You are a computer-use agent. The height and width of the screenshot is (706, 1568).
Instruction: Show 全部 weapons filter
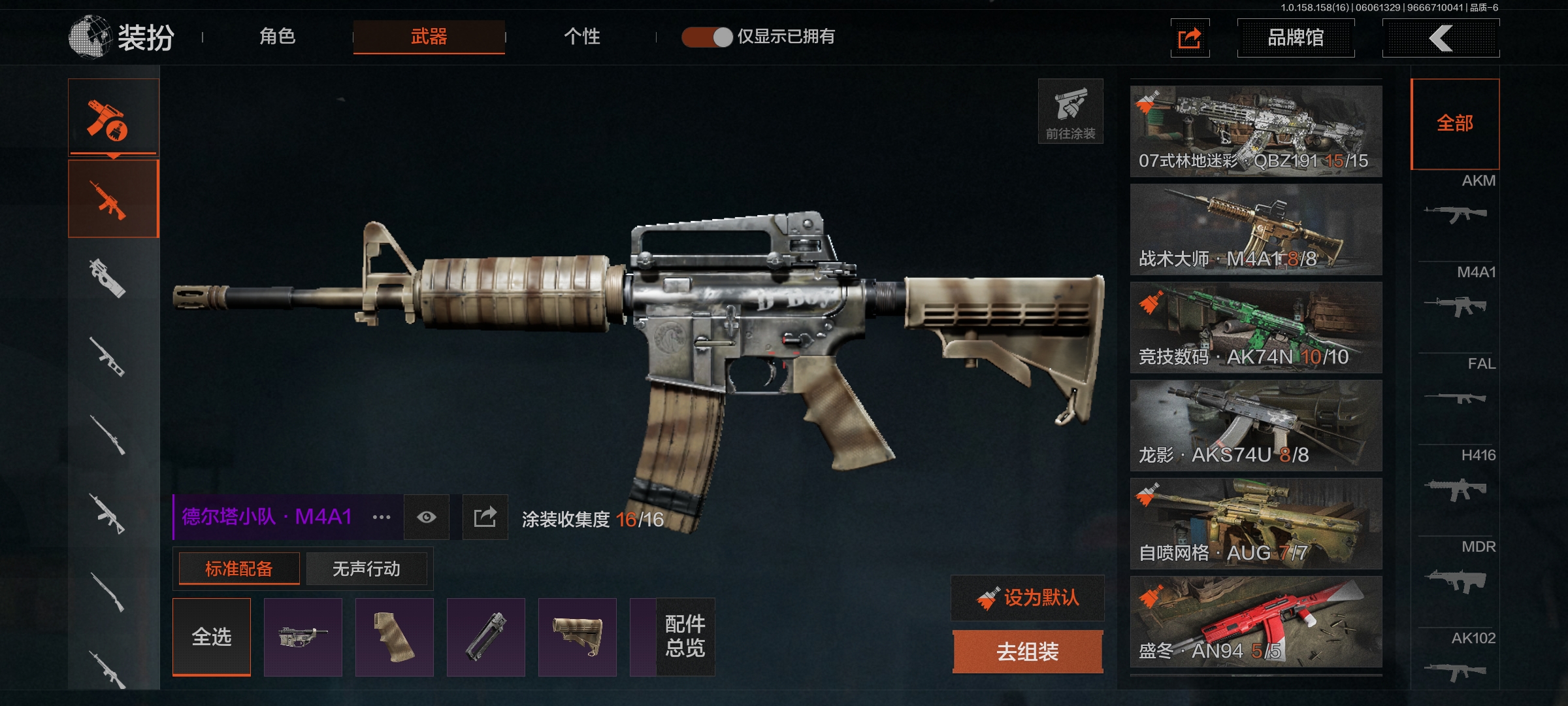[1455, 124]
